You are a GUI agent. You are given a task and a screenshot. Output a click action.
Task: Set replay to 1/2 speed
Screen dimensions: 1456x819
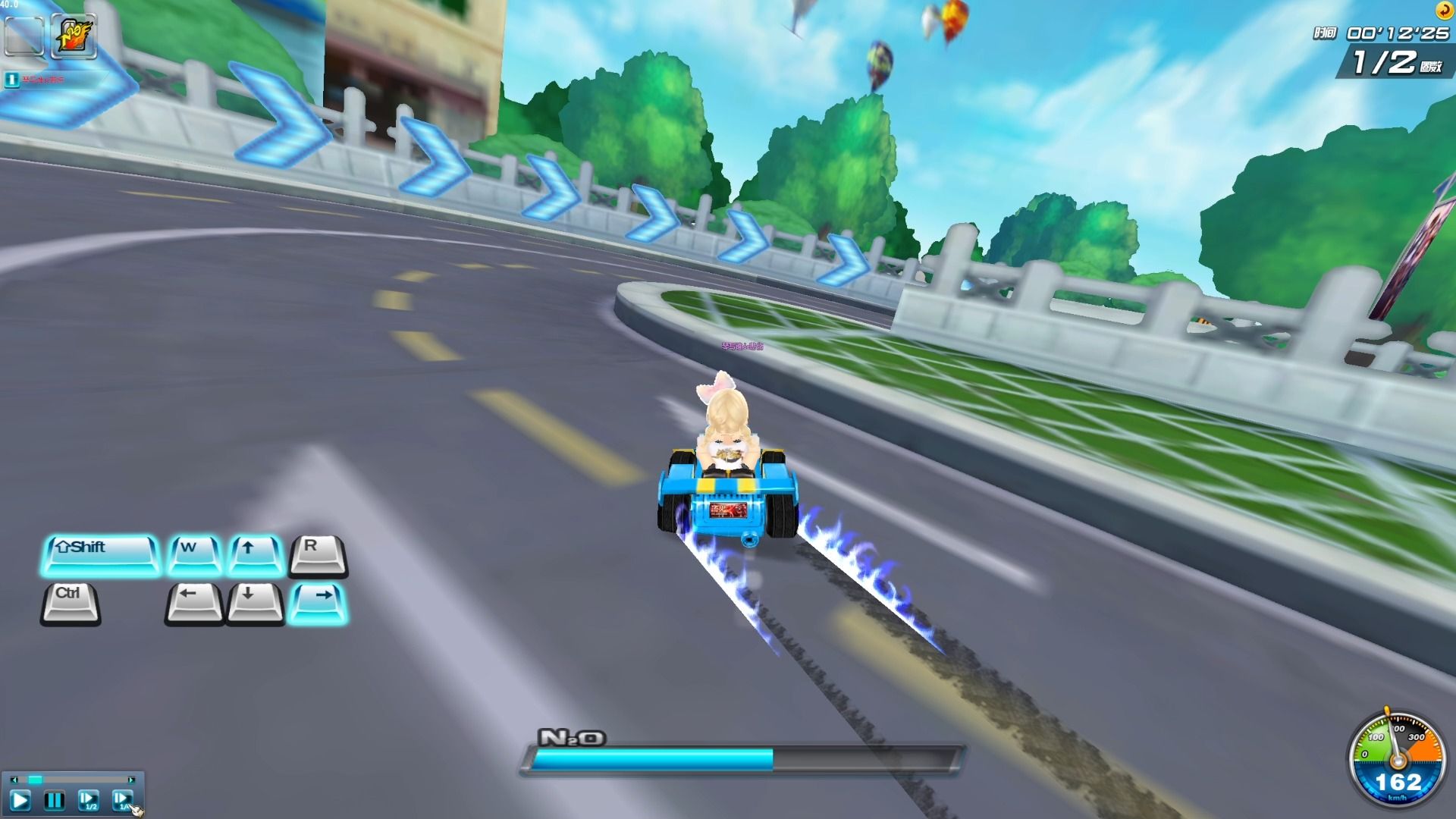pyautogui.click(x=88, y=800)
